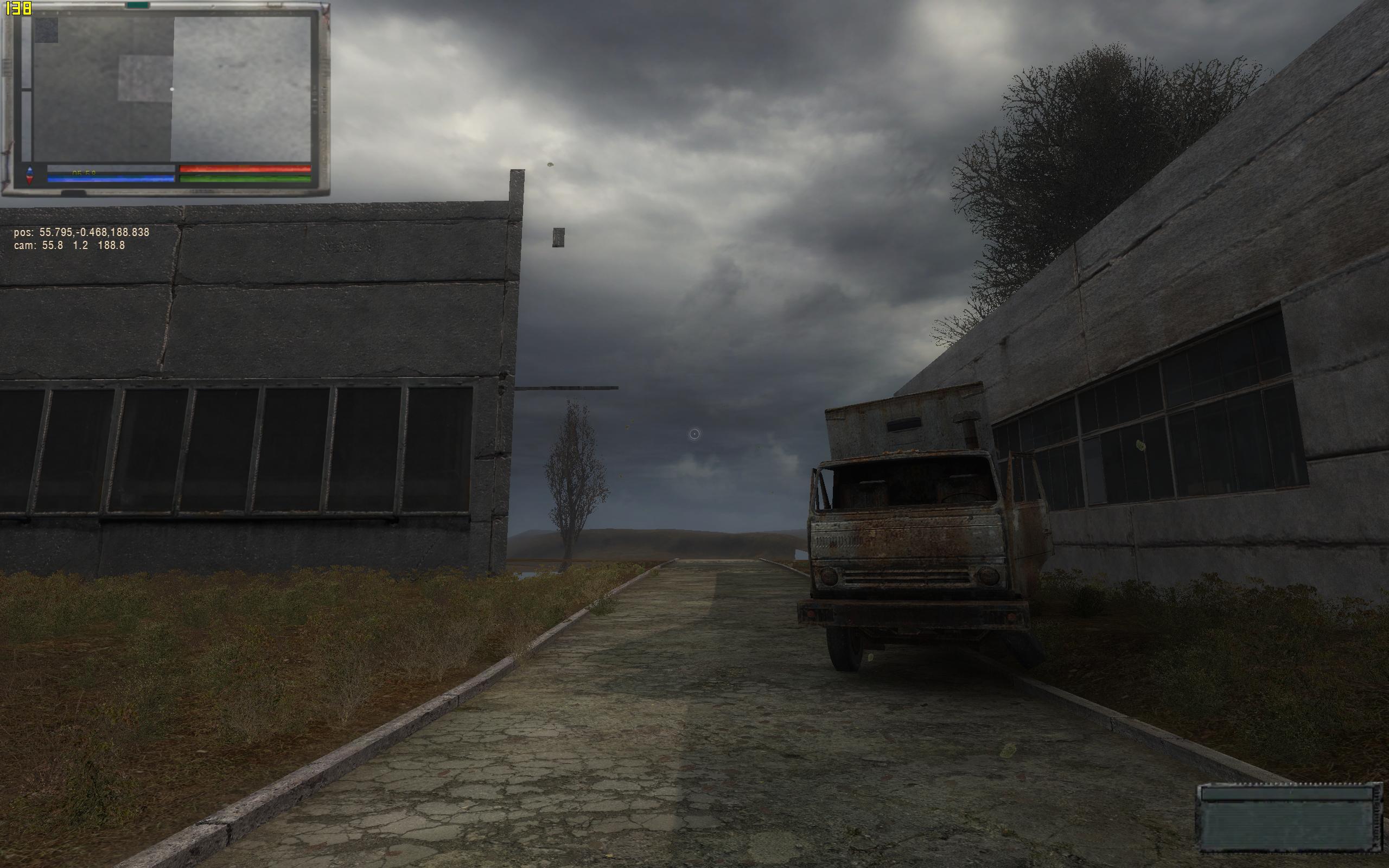The image size is (1389, 868).
Task: Click the blue and red compass icon
Action: point(30,175)
